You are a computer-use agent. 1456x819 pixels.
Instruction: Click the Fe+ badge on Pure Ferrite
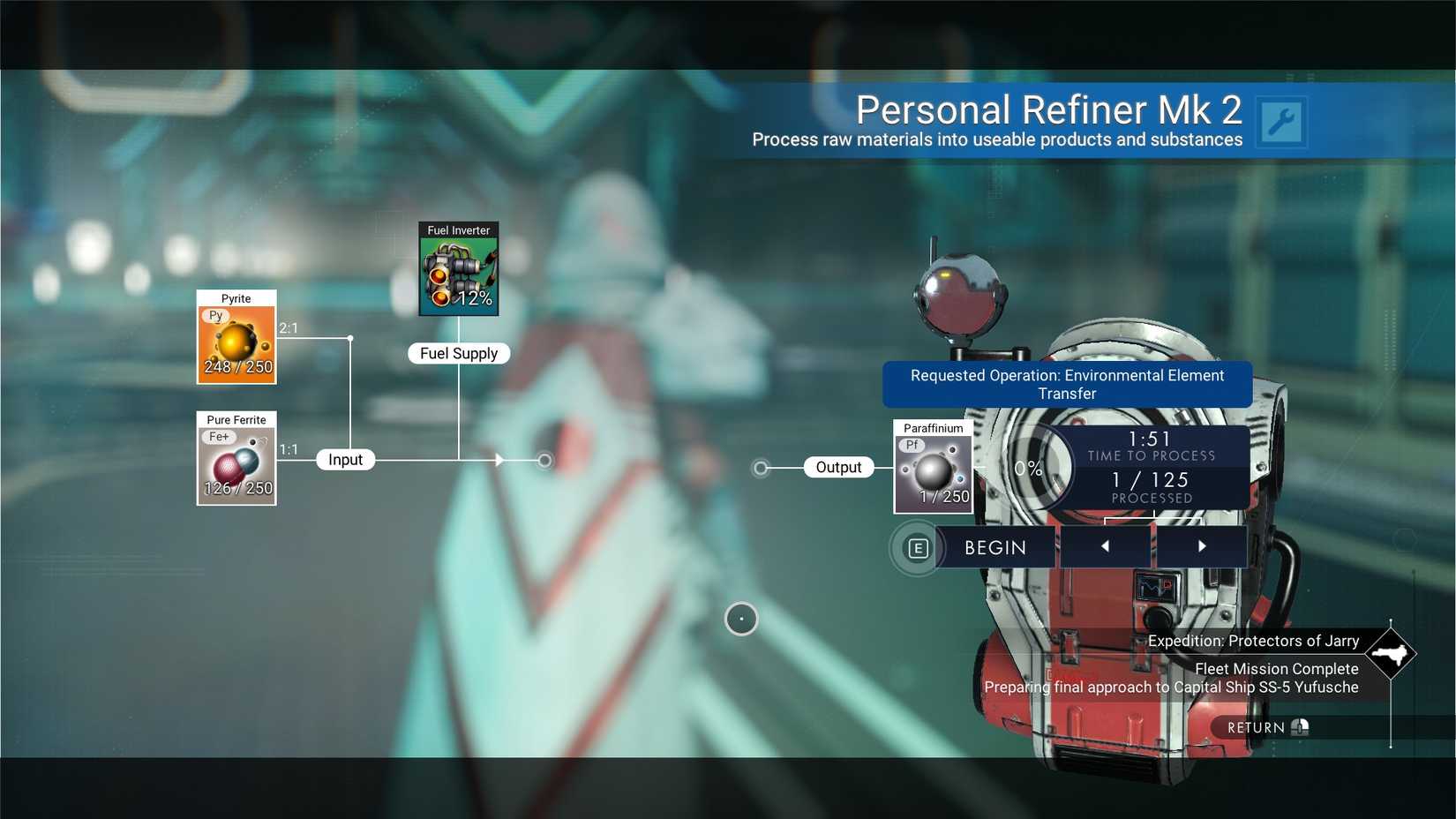(218, 436)
